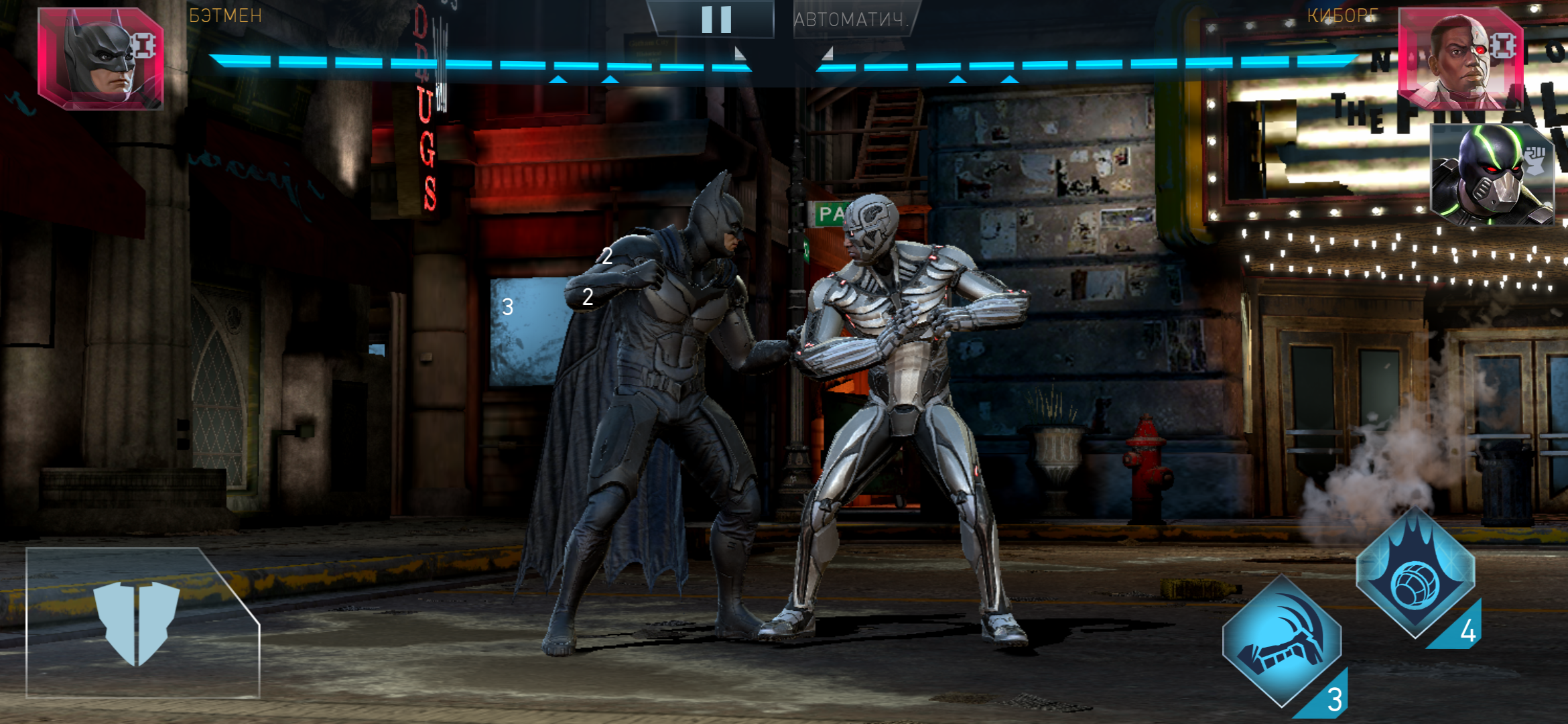This screenshot has width=1568, height=724.
Task: Activate Batman's bat-symbol ability costing 4
Action: 1415,575
